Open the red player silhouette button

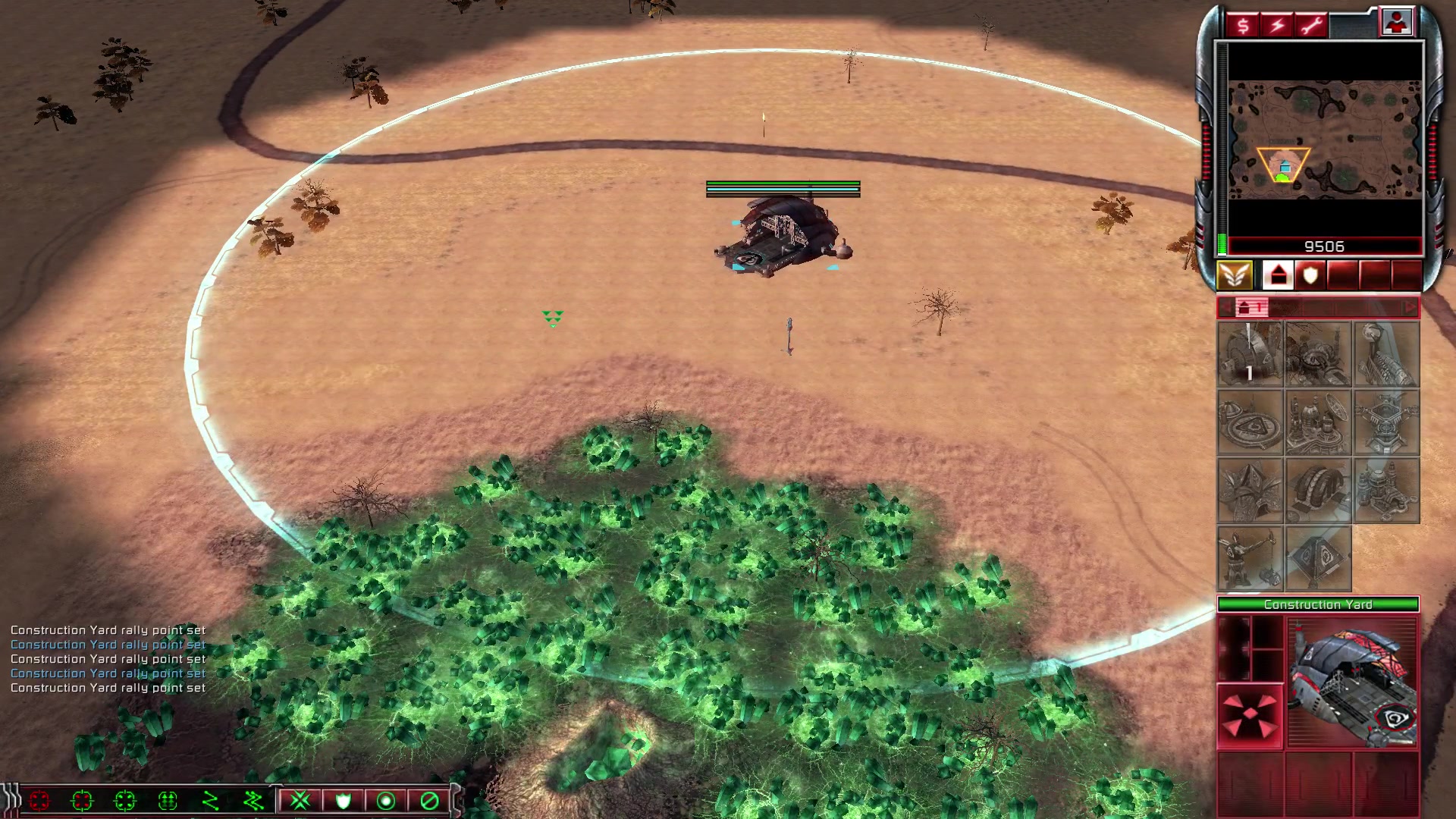tap(1396, 22)
